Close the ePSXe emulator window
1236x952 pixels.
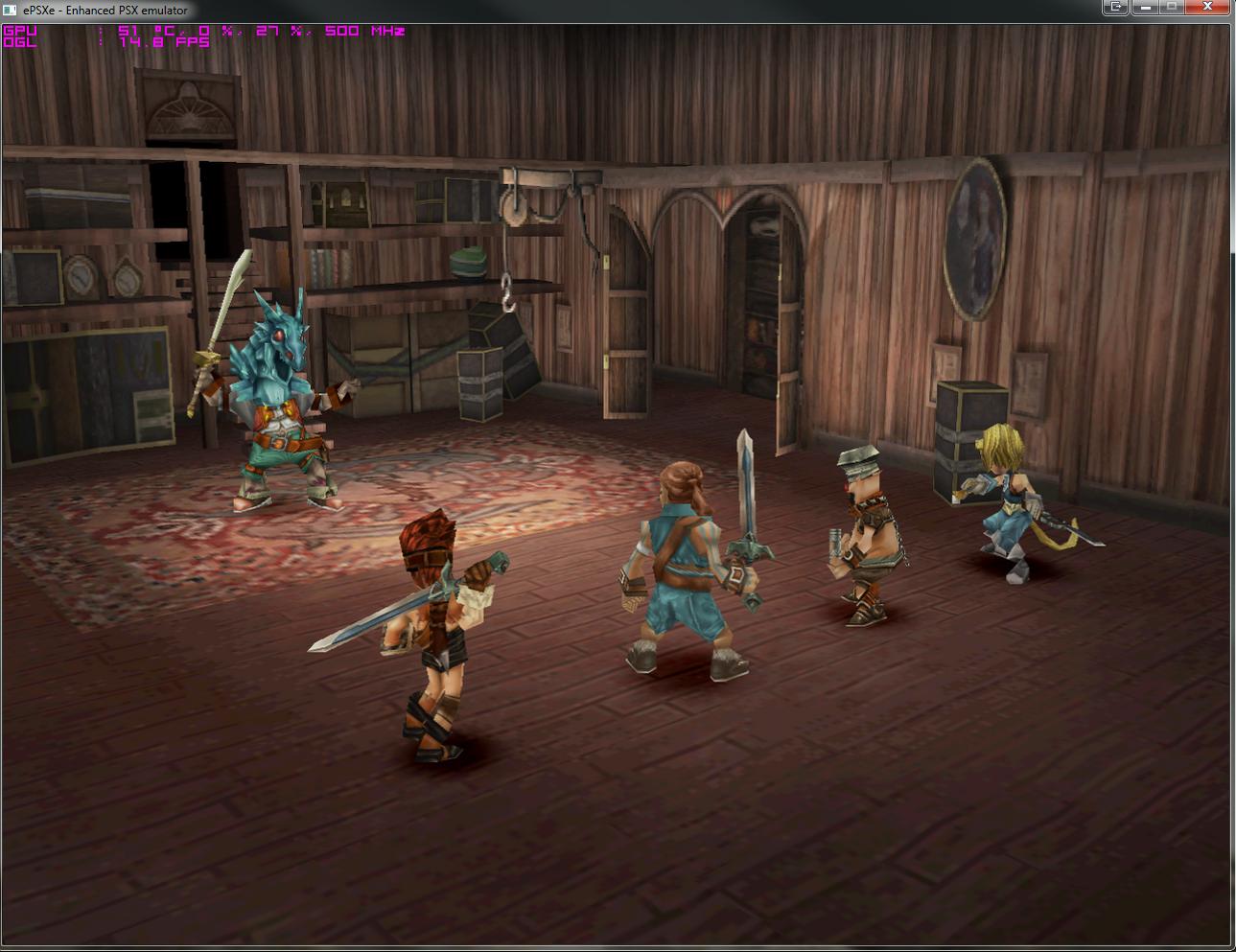pyautogui.click(x=1209, y=8)
